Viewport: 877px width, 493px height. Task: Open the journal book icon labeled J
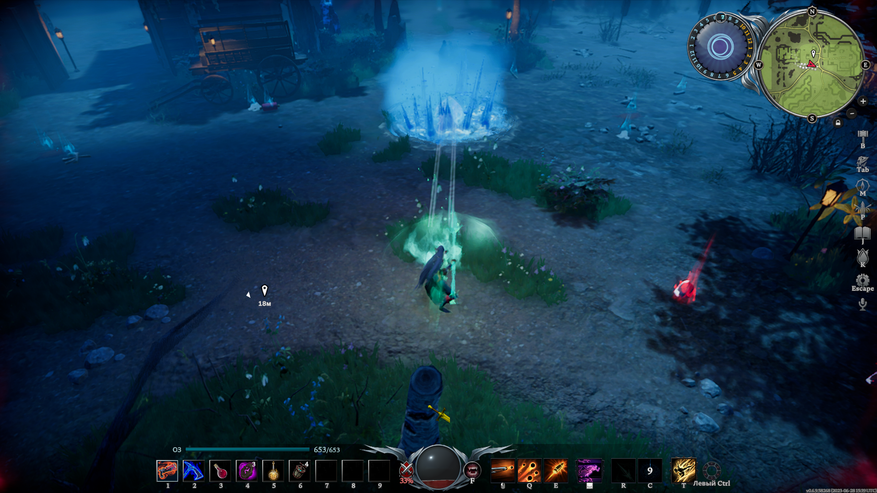coord(862,234)
